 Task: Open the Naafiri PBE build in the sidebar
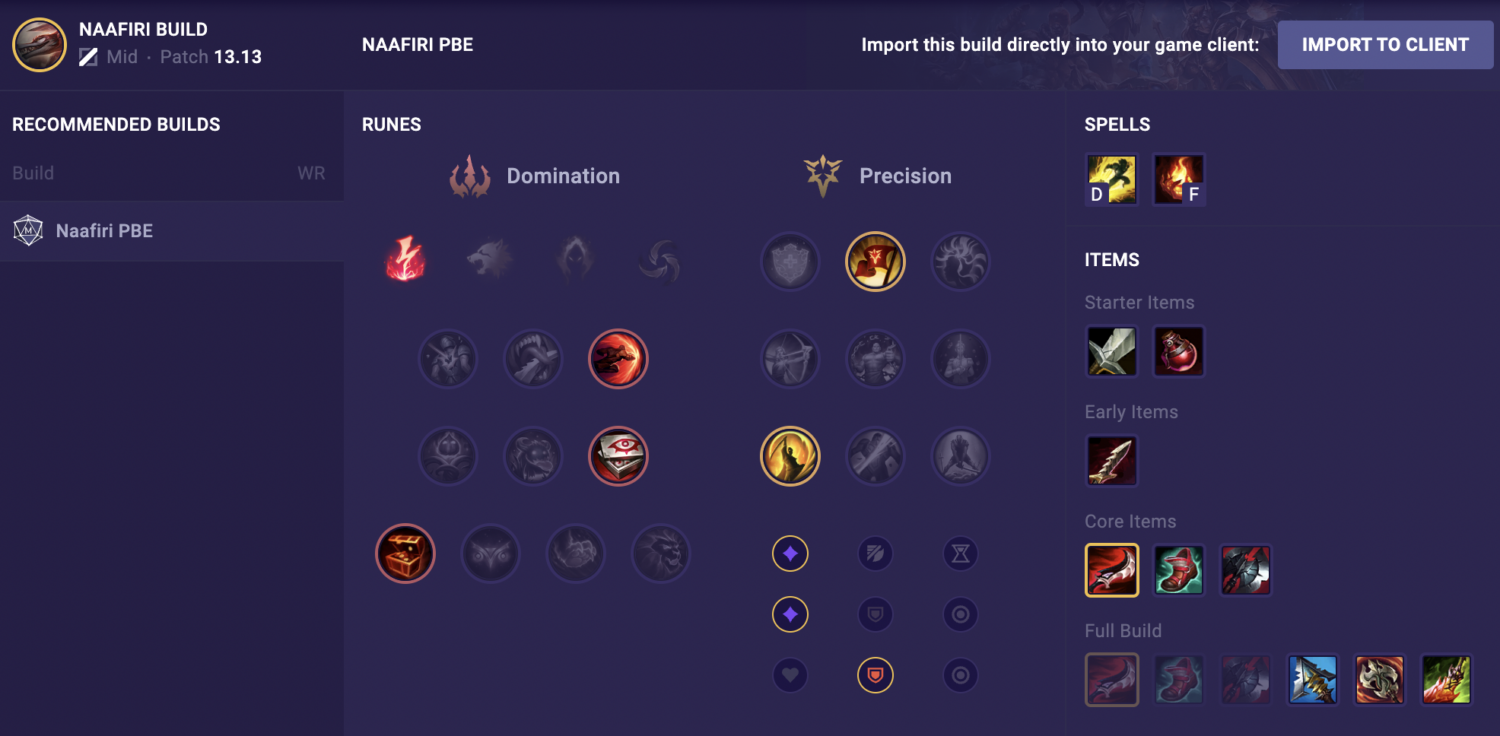(105, 230)
